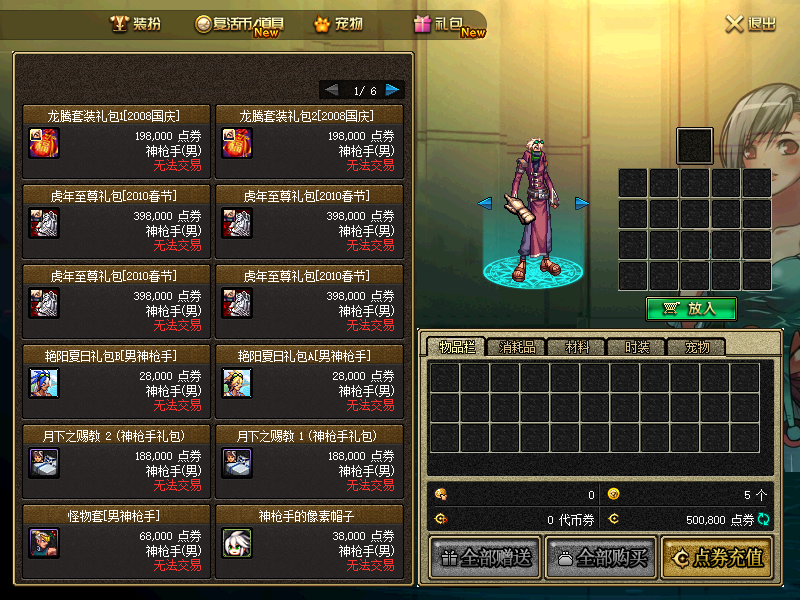Switch to the 装扮 shop category
This screenshot has width=800, height=600.
pyautogui.click(x=135, y=24)
